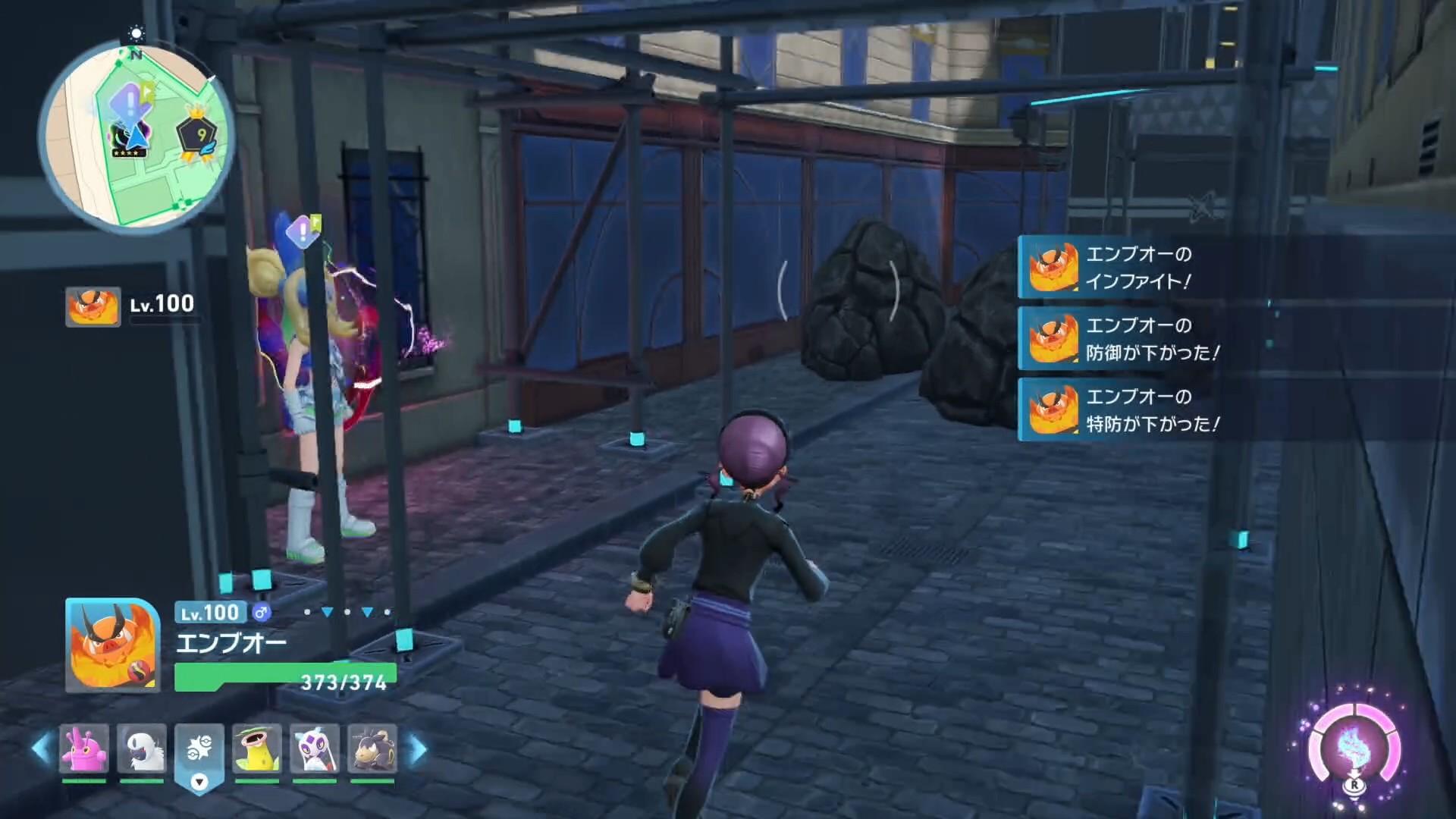Screen dimensions: 1456x819
Task: Select the pink Heracross party slot
Action: coord(83,748)
